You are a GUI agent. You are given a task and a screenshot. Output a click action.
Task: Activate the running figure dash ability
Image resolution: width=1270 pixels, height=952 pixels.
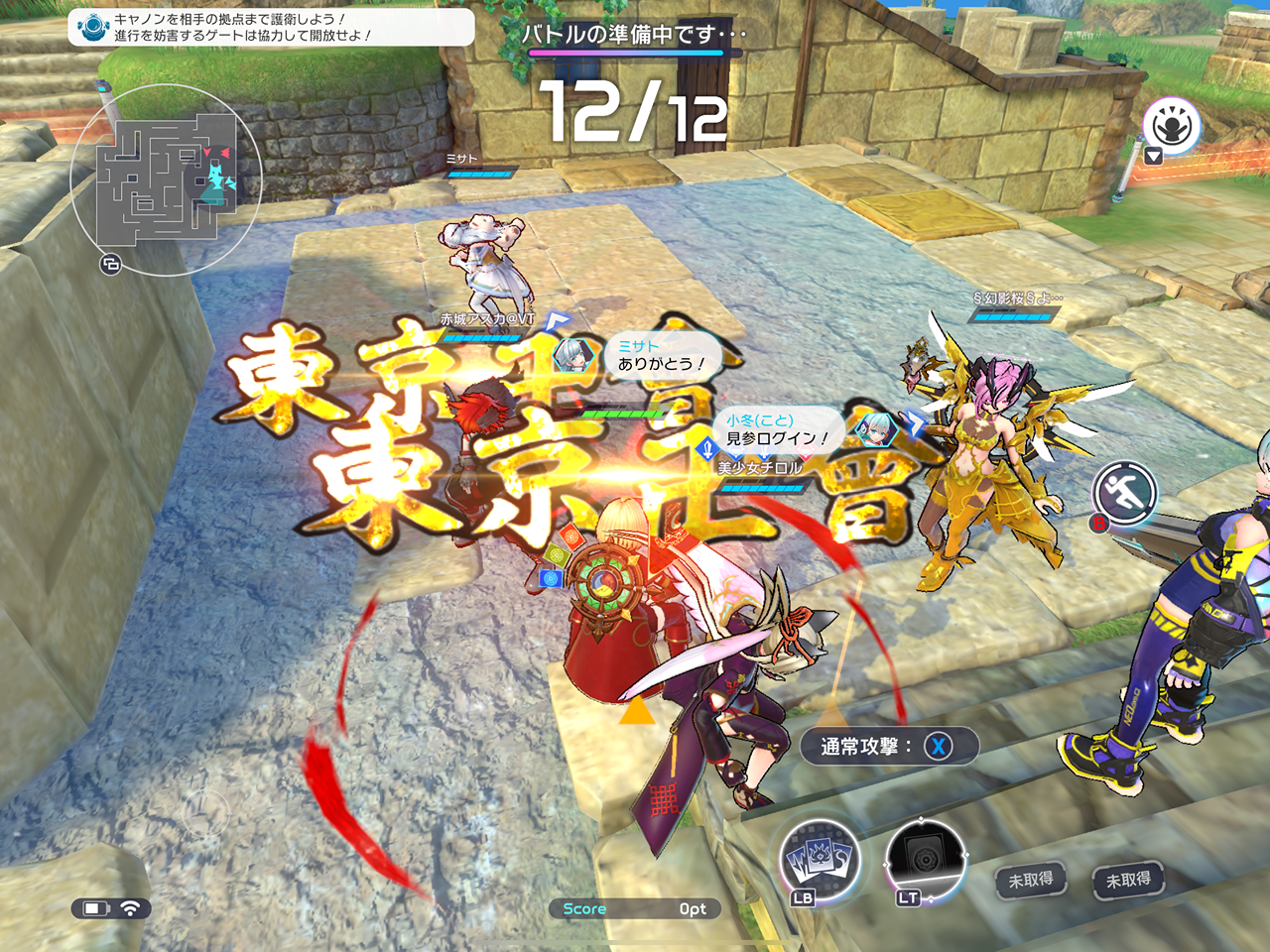pyautogui.click(x=1125, y=491)
